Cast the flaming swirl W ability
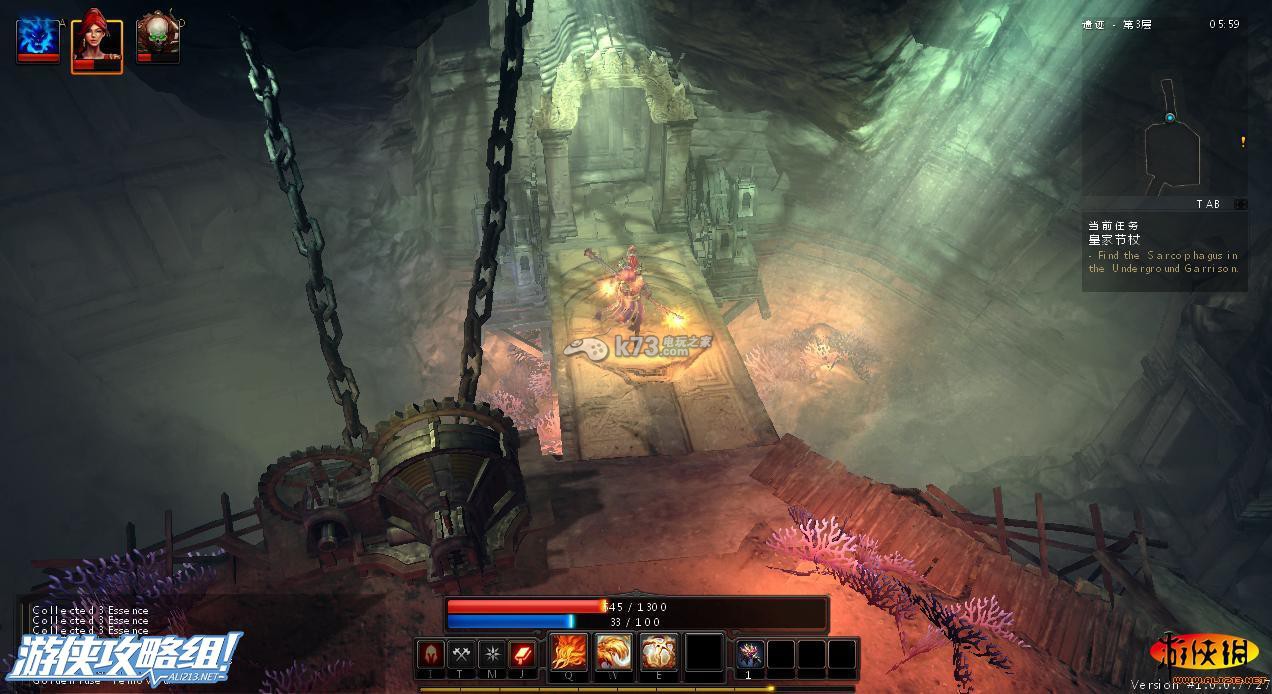The height and width of the screenshot is (694, 1272). point(614,652)
